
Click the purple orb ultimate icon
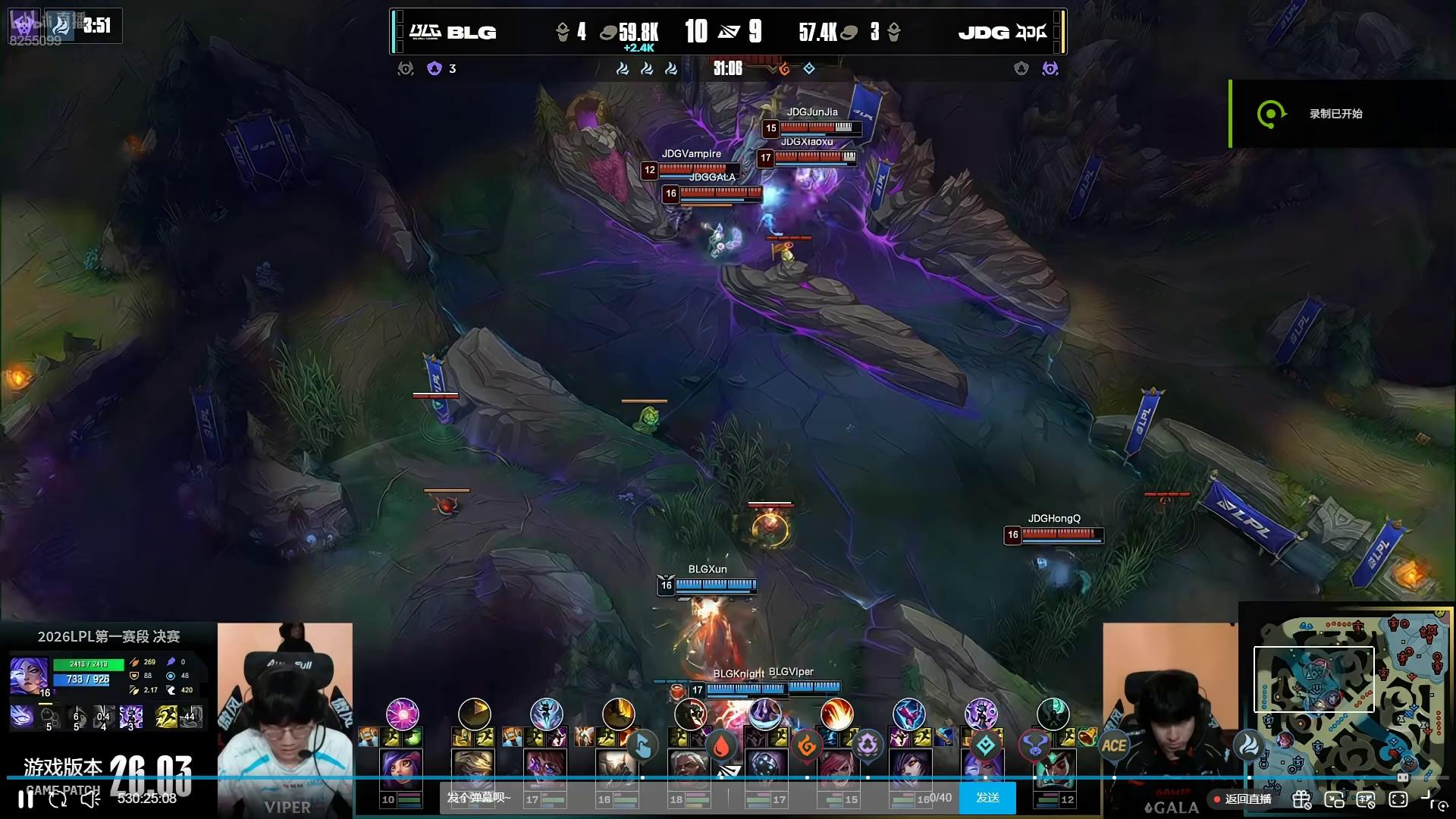point(402,714)
